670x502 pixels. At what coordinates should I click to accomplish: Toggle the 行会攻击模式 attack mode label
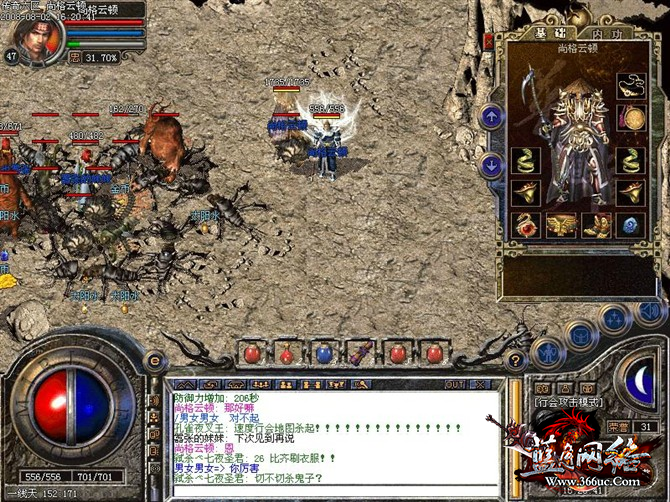click(568, 402)
